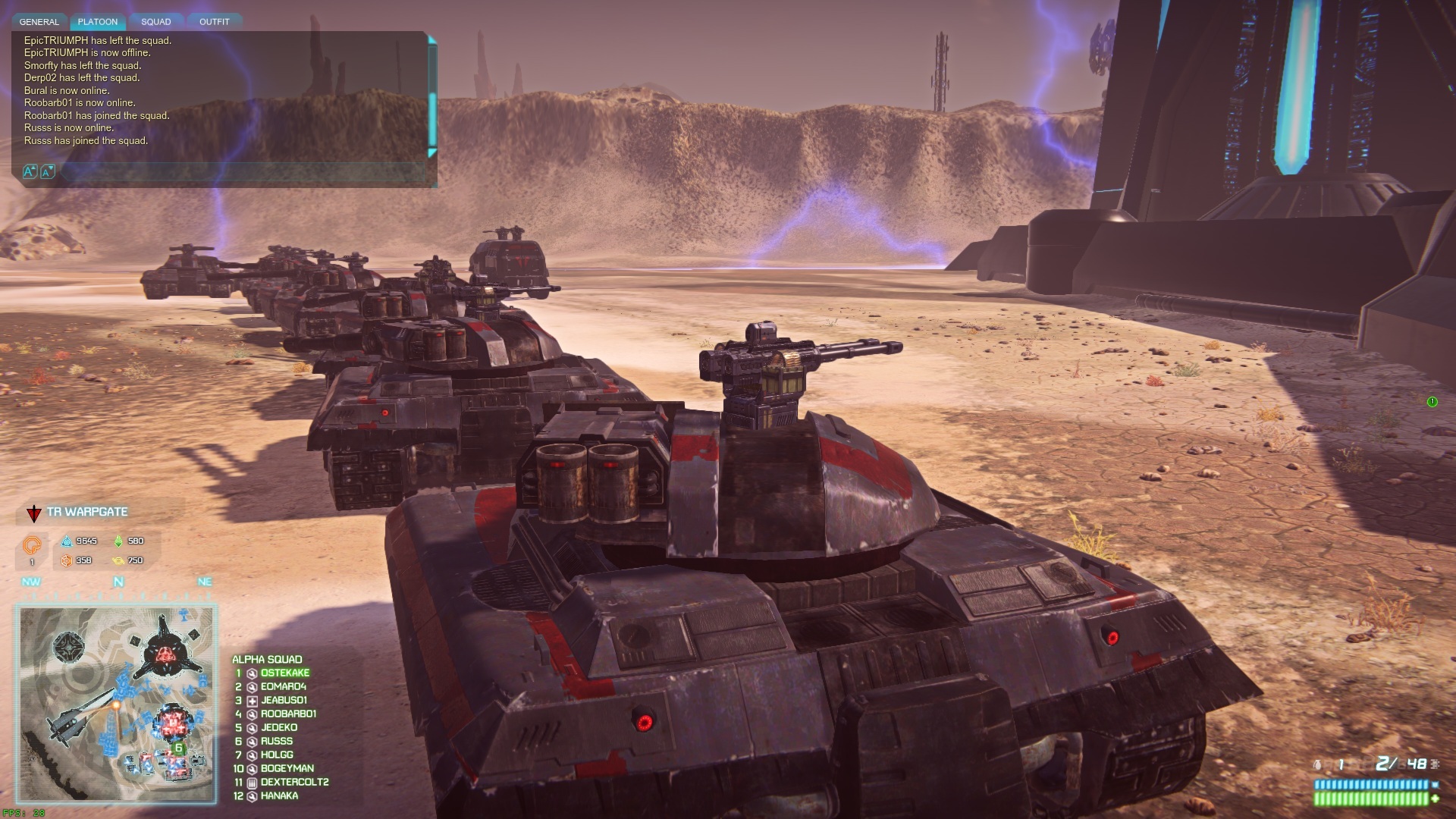Open the Platoon chat tab
This screenshot has height=819, width=1456.
pos(98,22)
